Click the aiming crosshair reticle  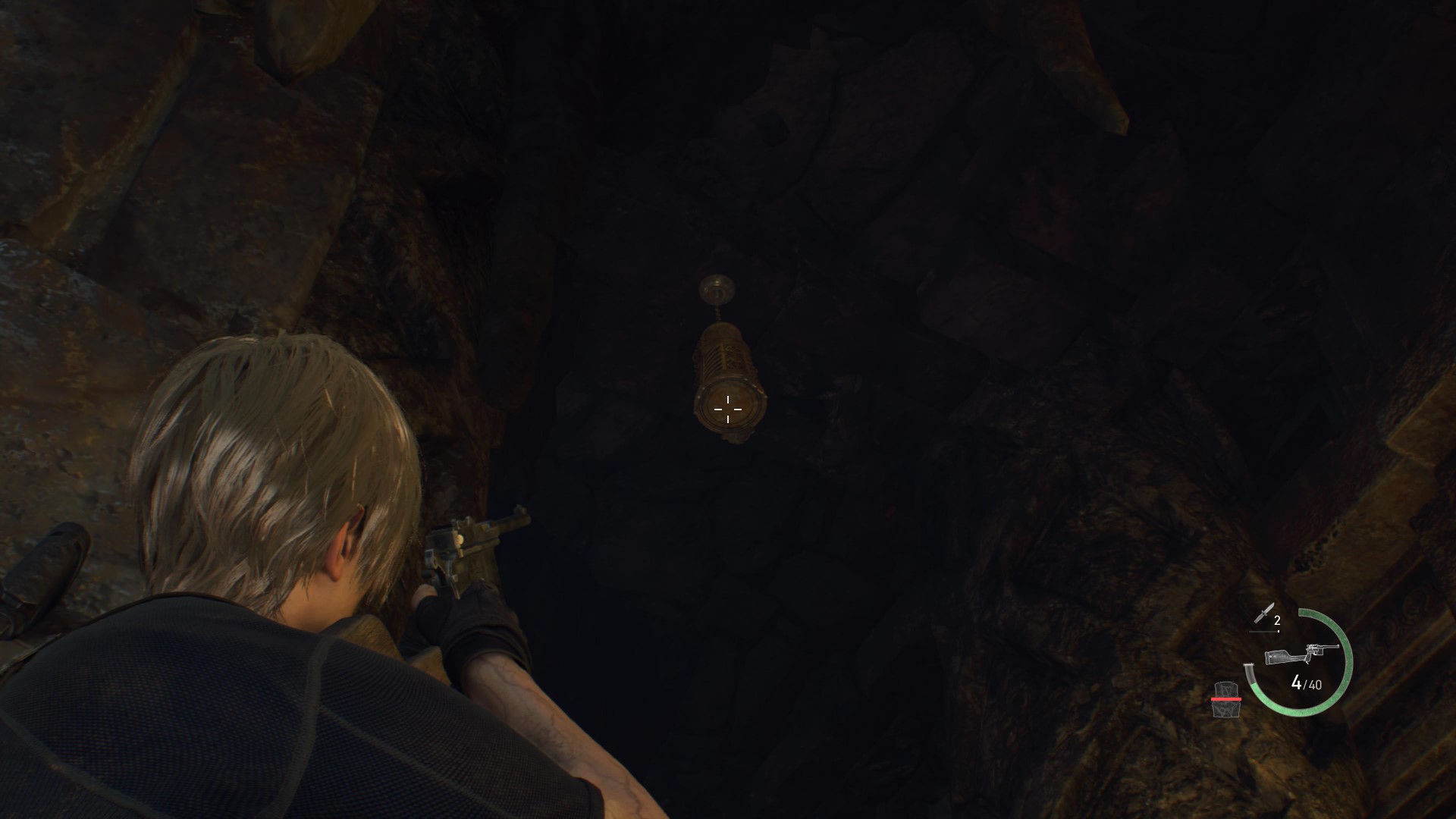click(728, 409)
